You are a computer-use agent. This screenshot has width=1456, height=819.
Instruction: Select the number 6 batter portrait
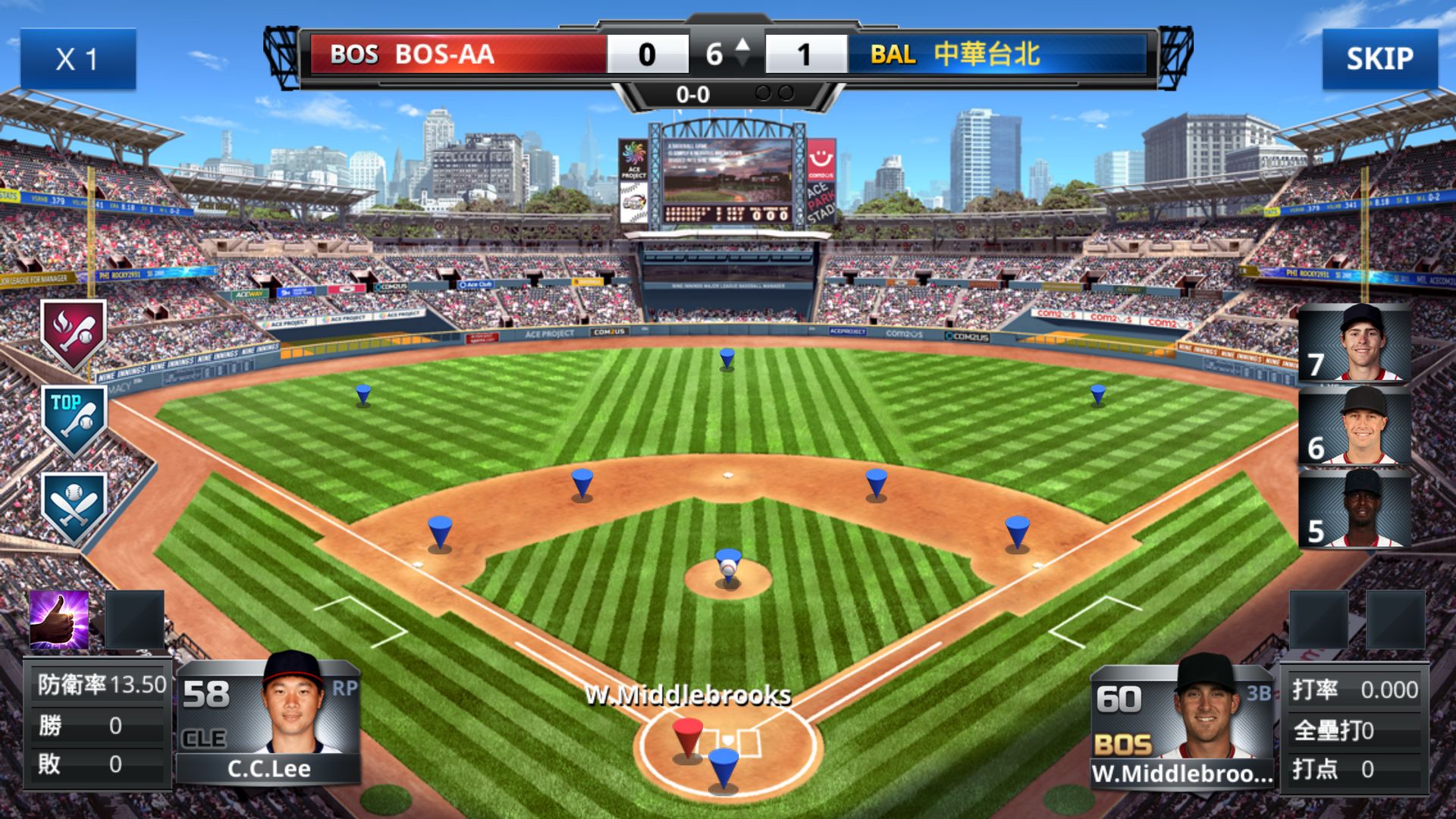coord(1354,426)
